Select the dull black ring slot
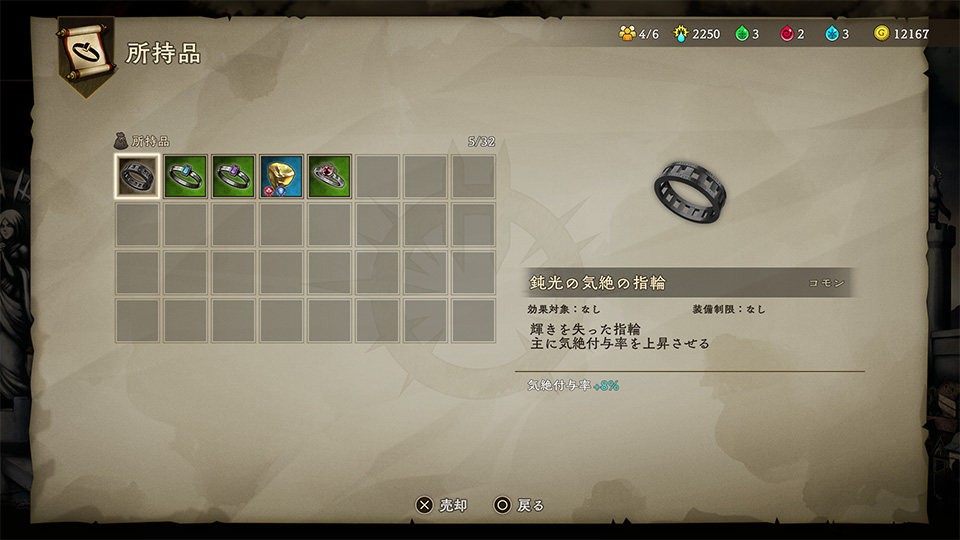The height and width of the screenshot is (540, 960). pyautogui.click(x=137, y=177)
